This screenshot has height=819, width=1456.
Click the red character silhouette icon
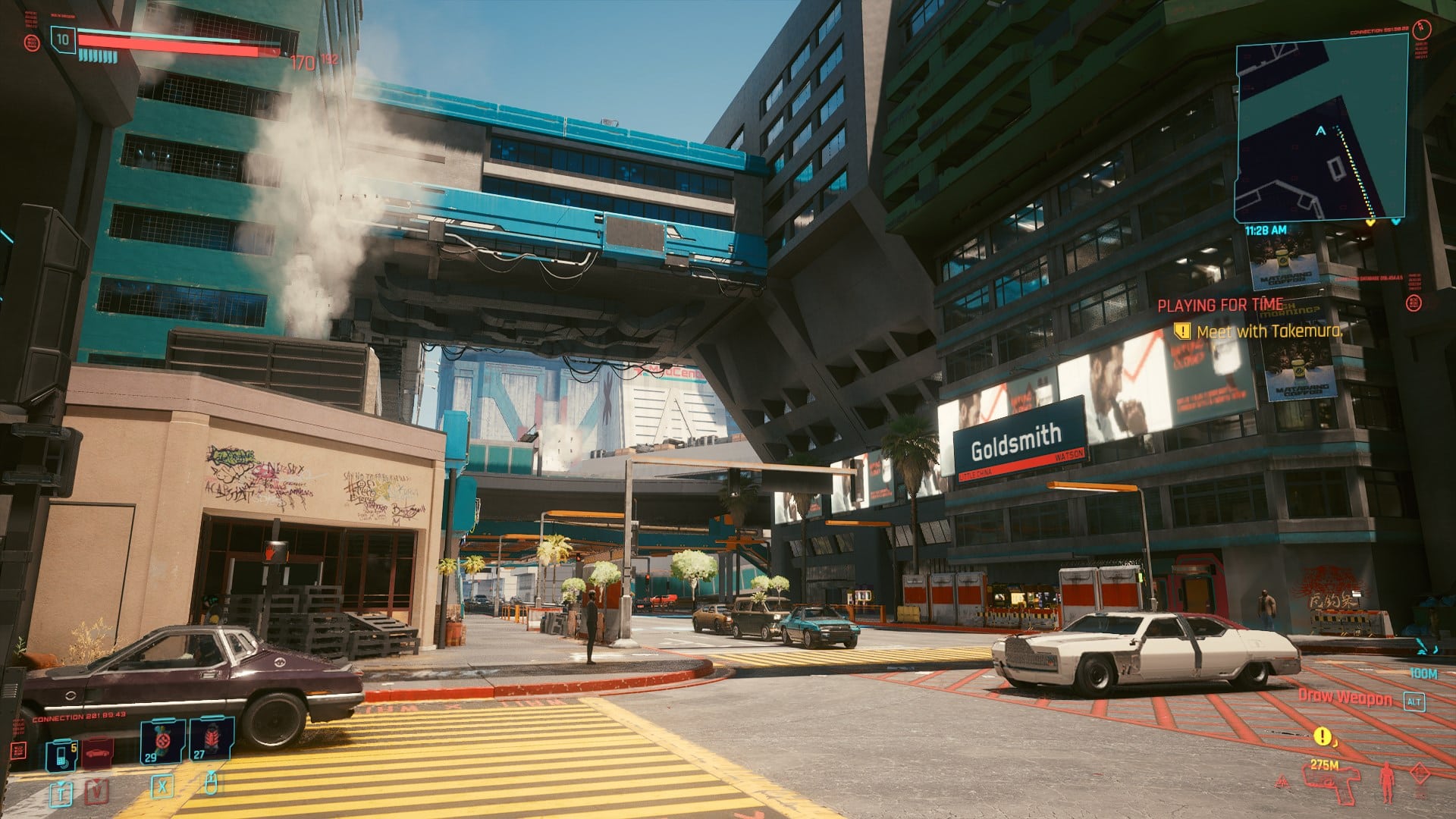point(1387,782)
